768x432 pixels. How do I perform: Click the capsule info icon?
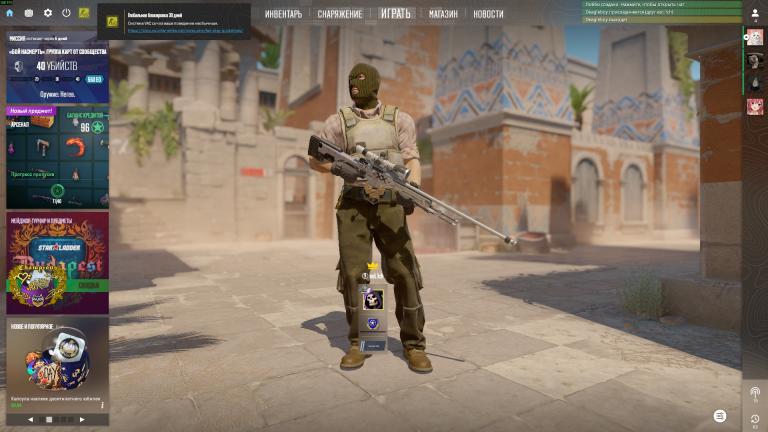102,405
